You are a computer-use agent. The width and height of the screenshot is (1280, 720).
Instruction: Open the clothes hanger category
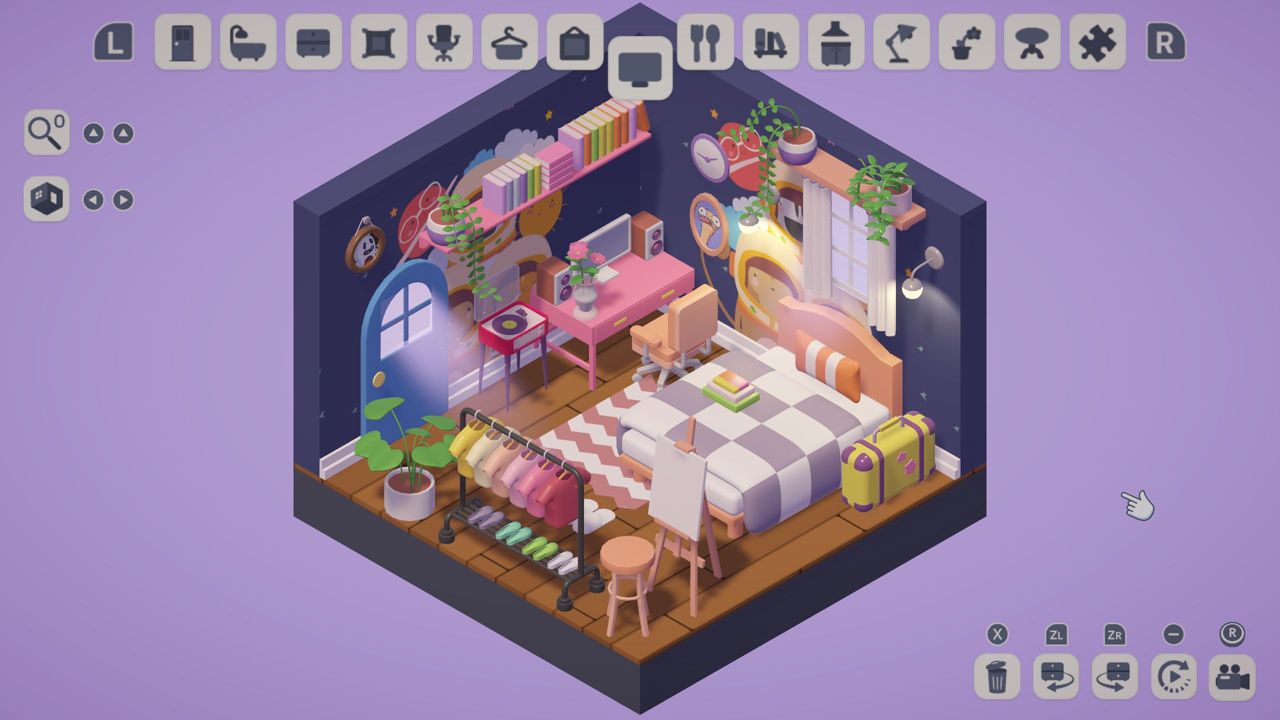click(508, 43)
